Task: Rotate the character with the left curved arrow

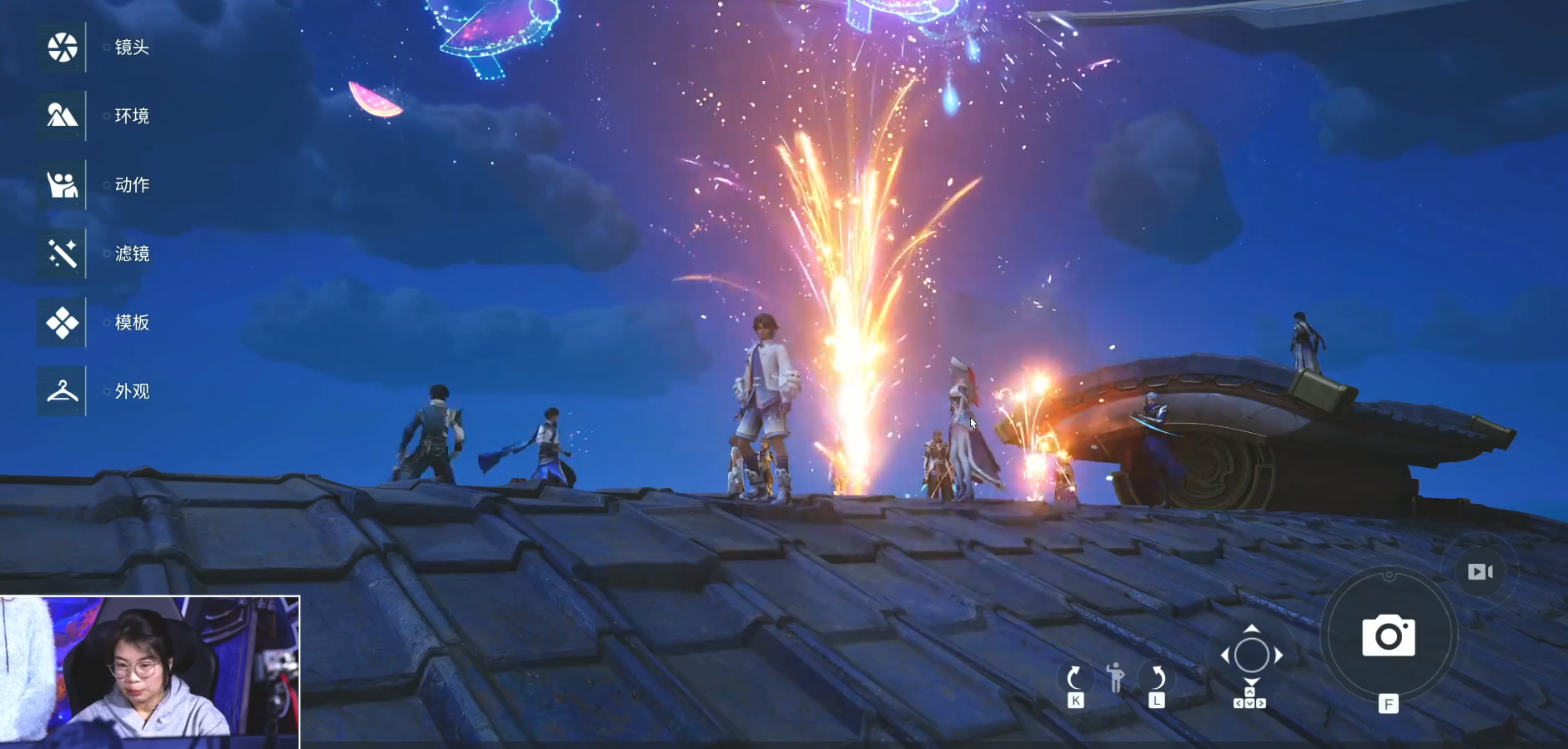Action: (x=1074, y=677)
